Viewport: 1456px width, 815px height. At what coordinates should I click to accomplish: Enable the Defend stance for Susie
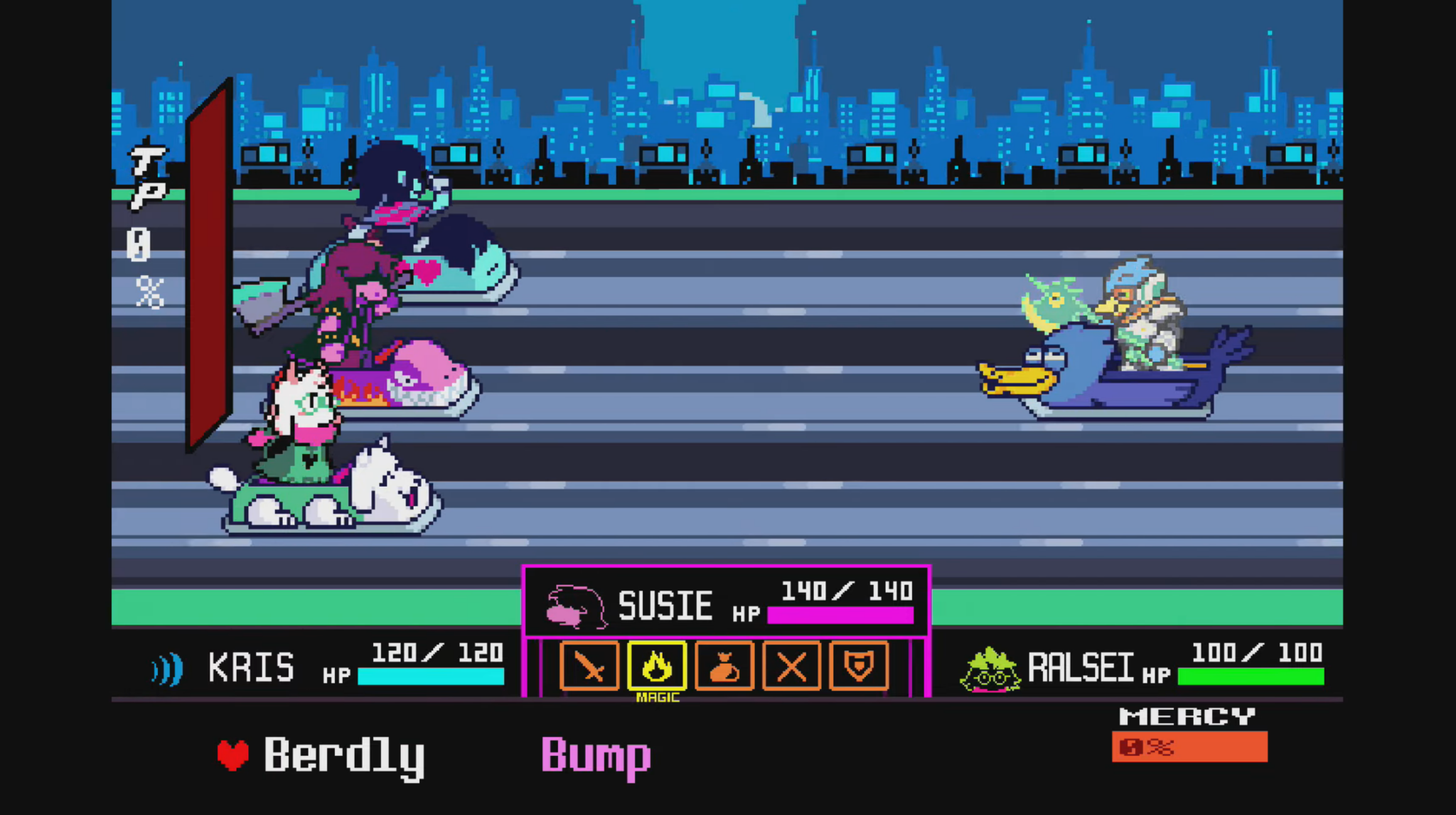[x=859, y=666]
